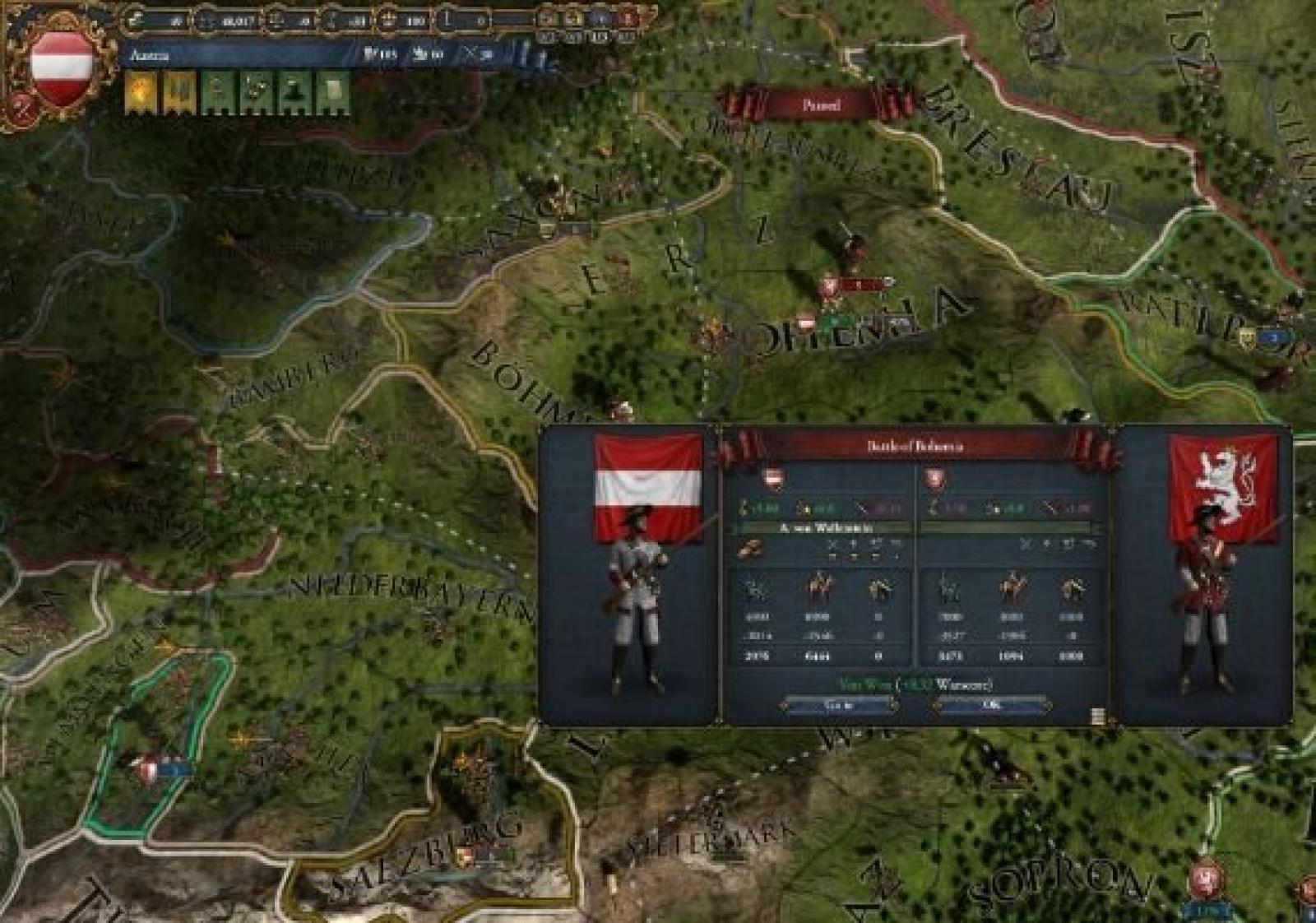
Task: Confirm the battle result with OK
Action: (992, 705)
